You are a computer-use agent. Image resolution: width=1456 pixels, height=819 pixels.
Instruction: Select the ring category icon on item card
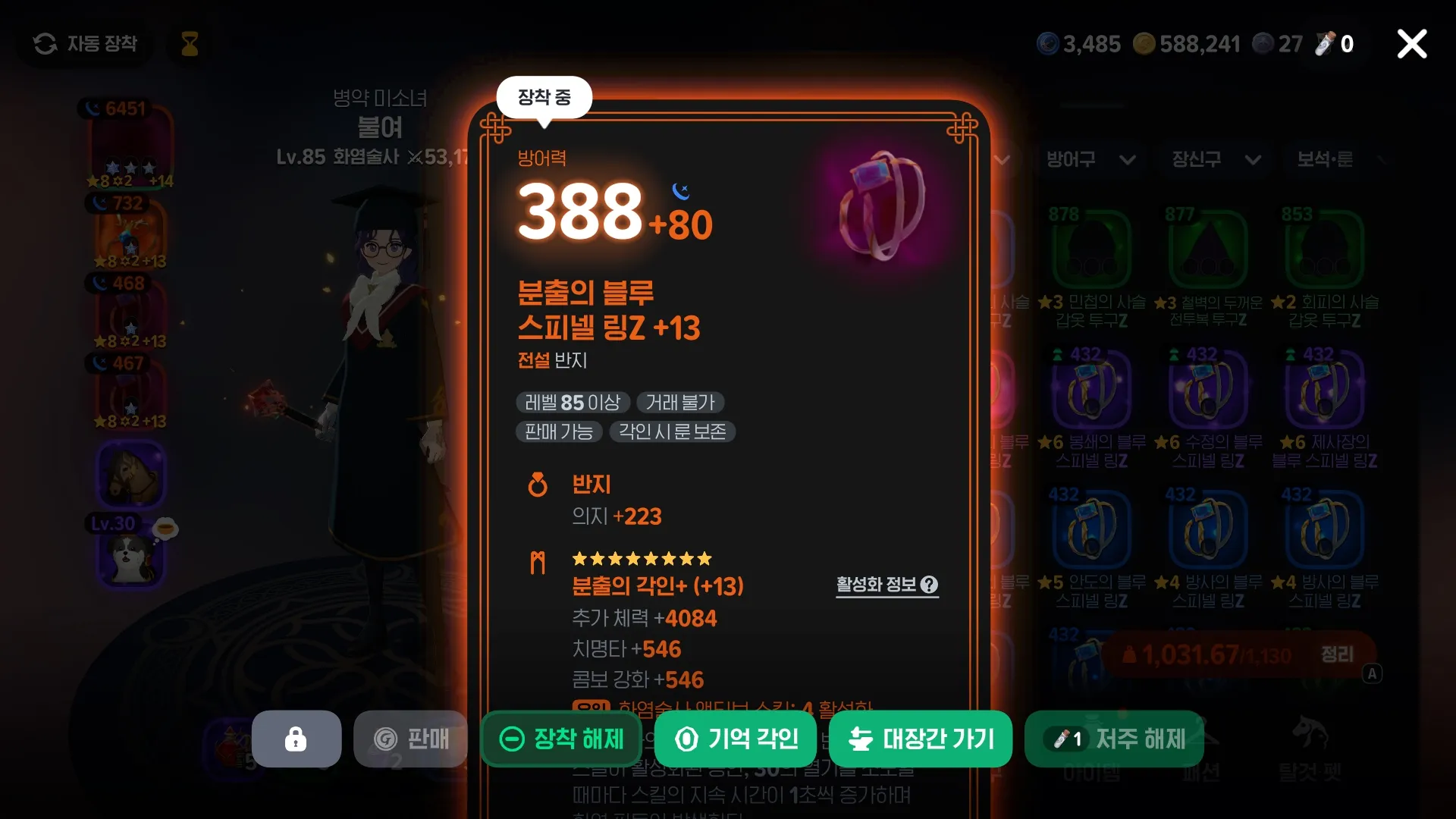538,485
